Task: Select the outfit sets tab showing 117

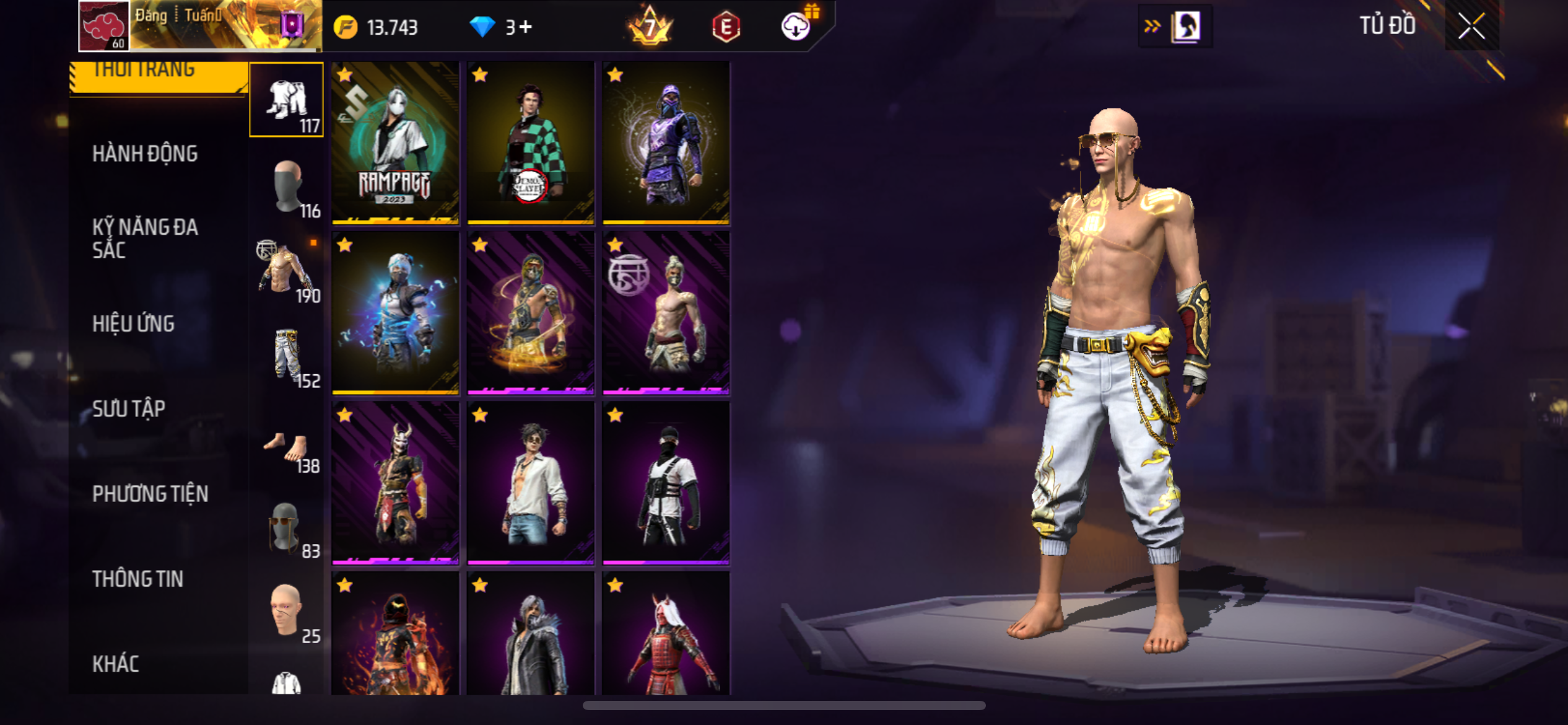Action: tap(286, 100)
